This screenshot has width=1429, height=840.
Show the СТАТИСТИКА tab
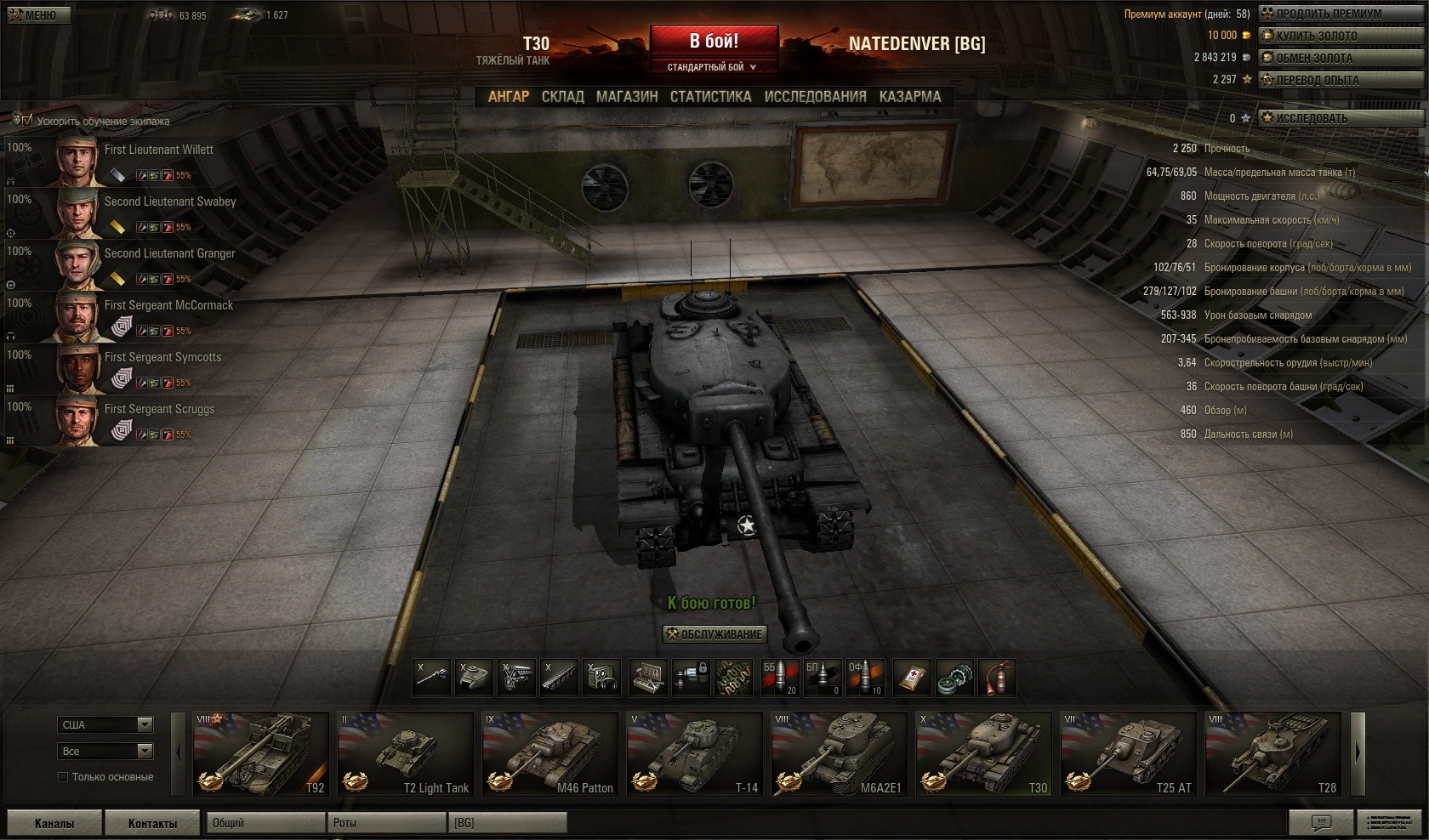(710, 97)
